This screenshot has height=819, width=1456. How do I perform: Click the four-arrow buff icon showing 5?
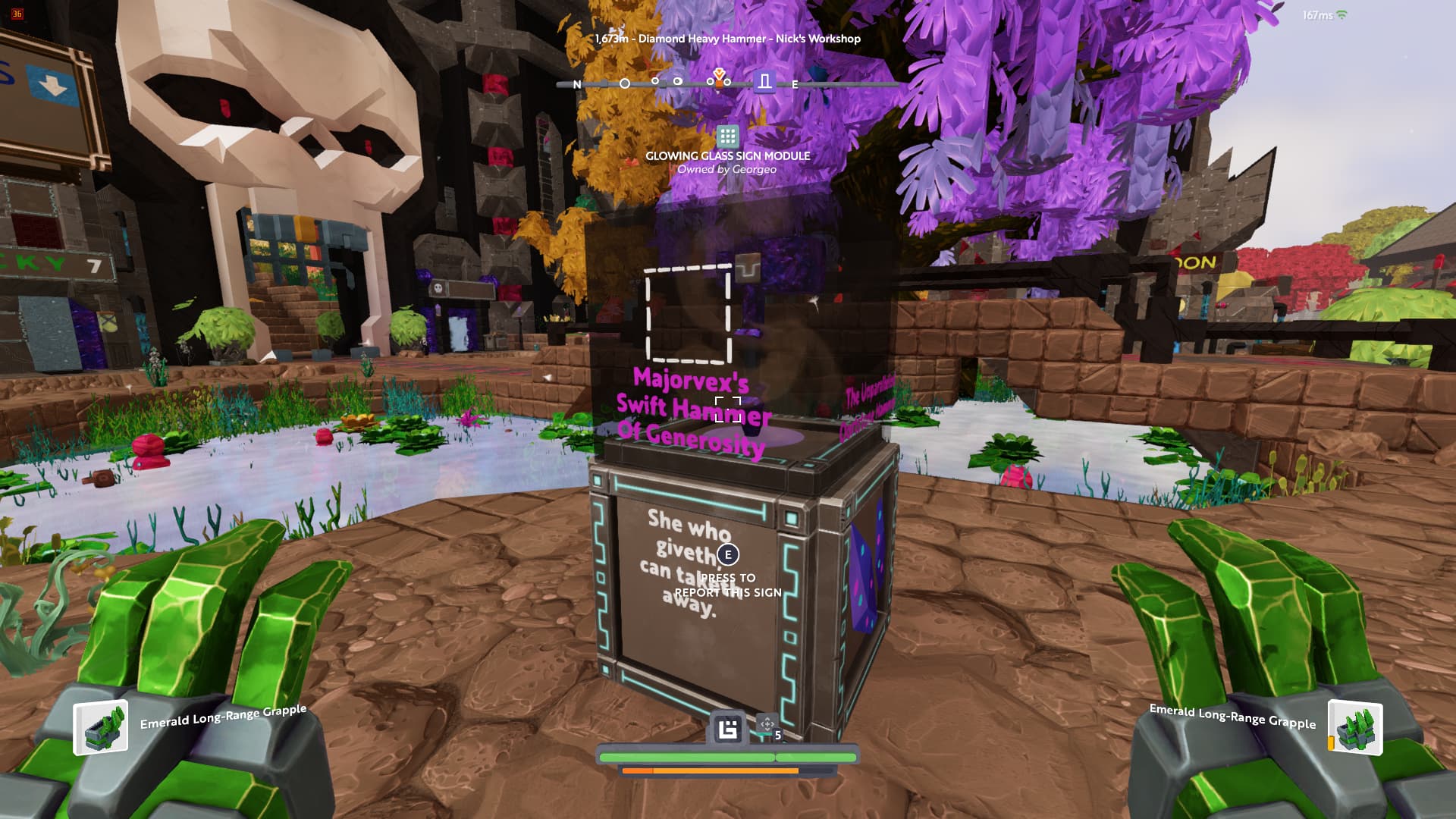click(767, 725)
